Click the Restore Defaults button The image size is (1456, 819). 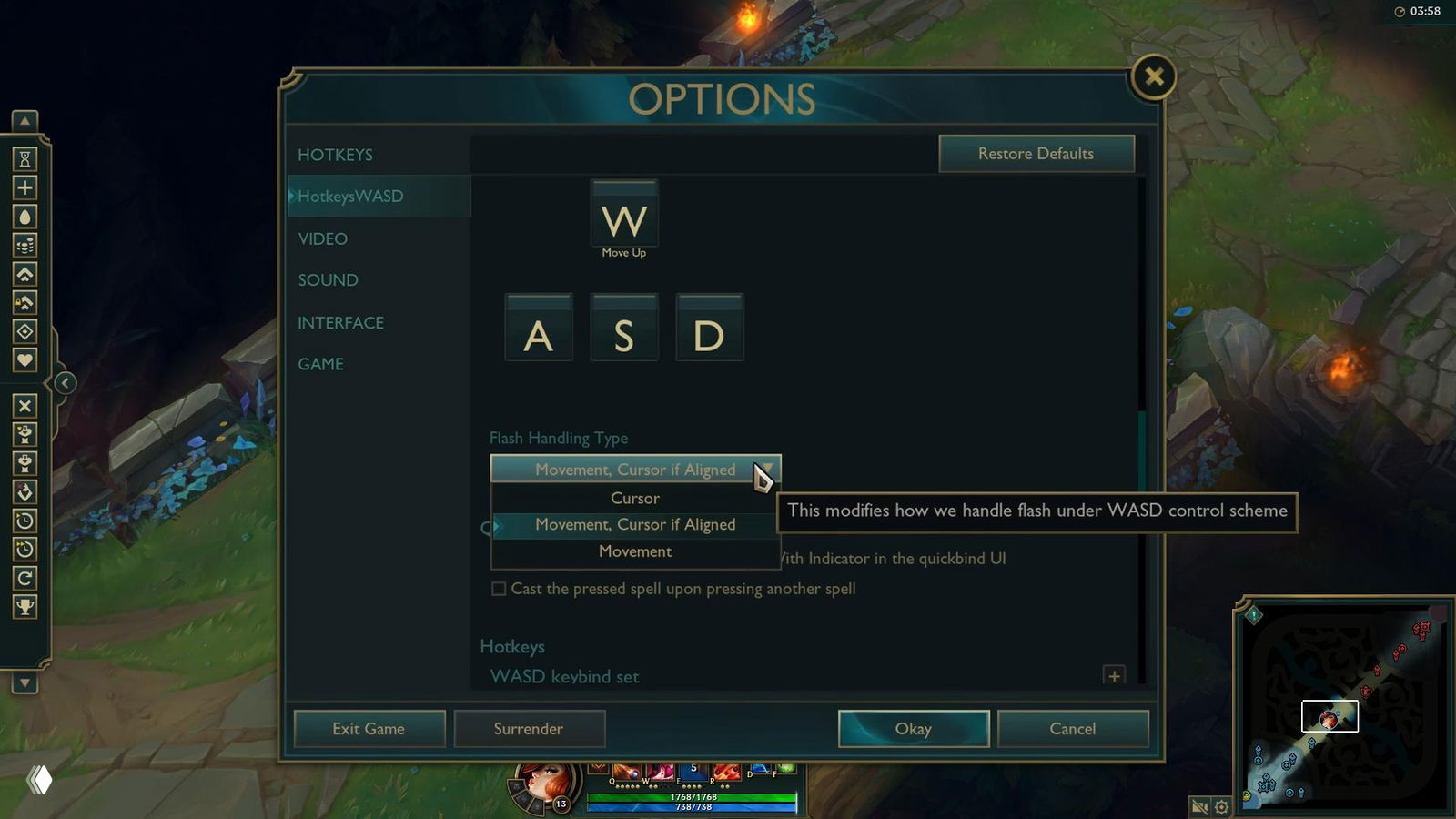click(1036, 154)
